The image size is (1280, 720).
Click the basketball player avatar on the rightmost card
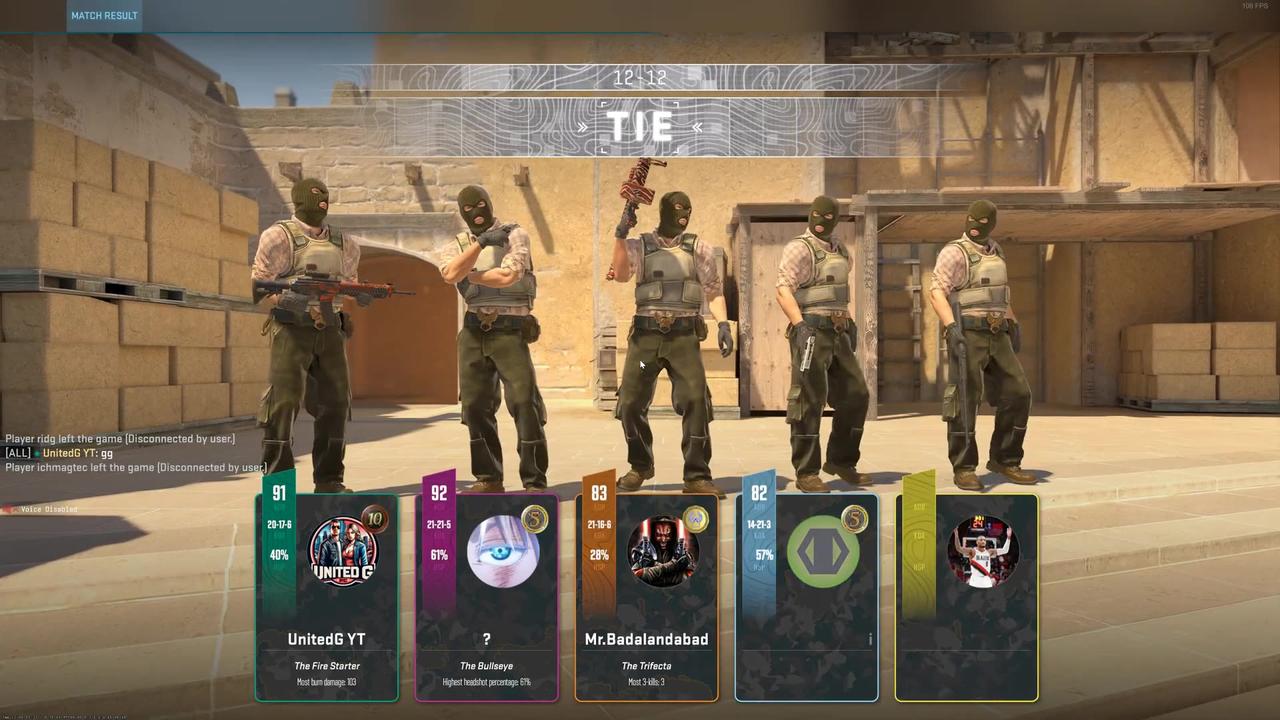coord(983,553)
